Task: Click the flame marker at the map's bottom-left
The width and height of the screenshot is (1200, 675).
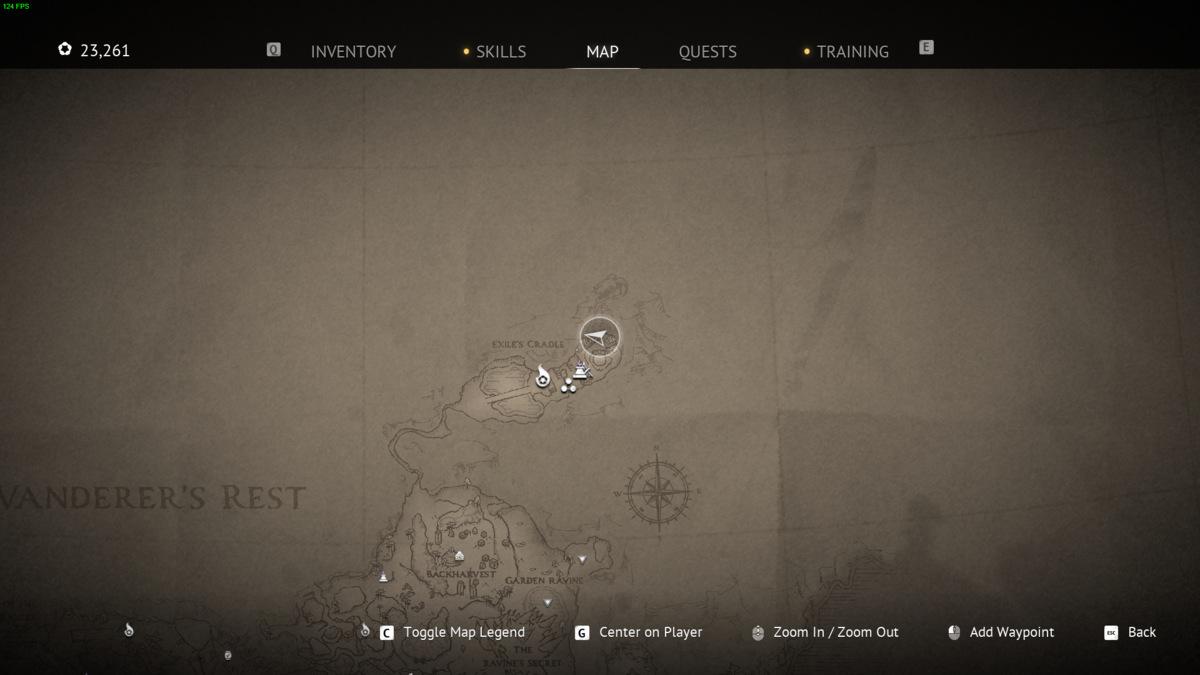Action: [129, 630]
